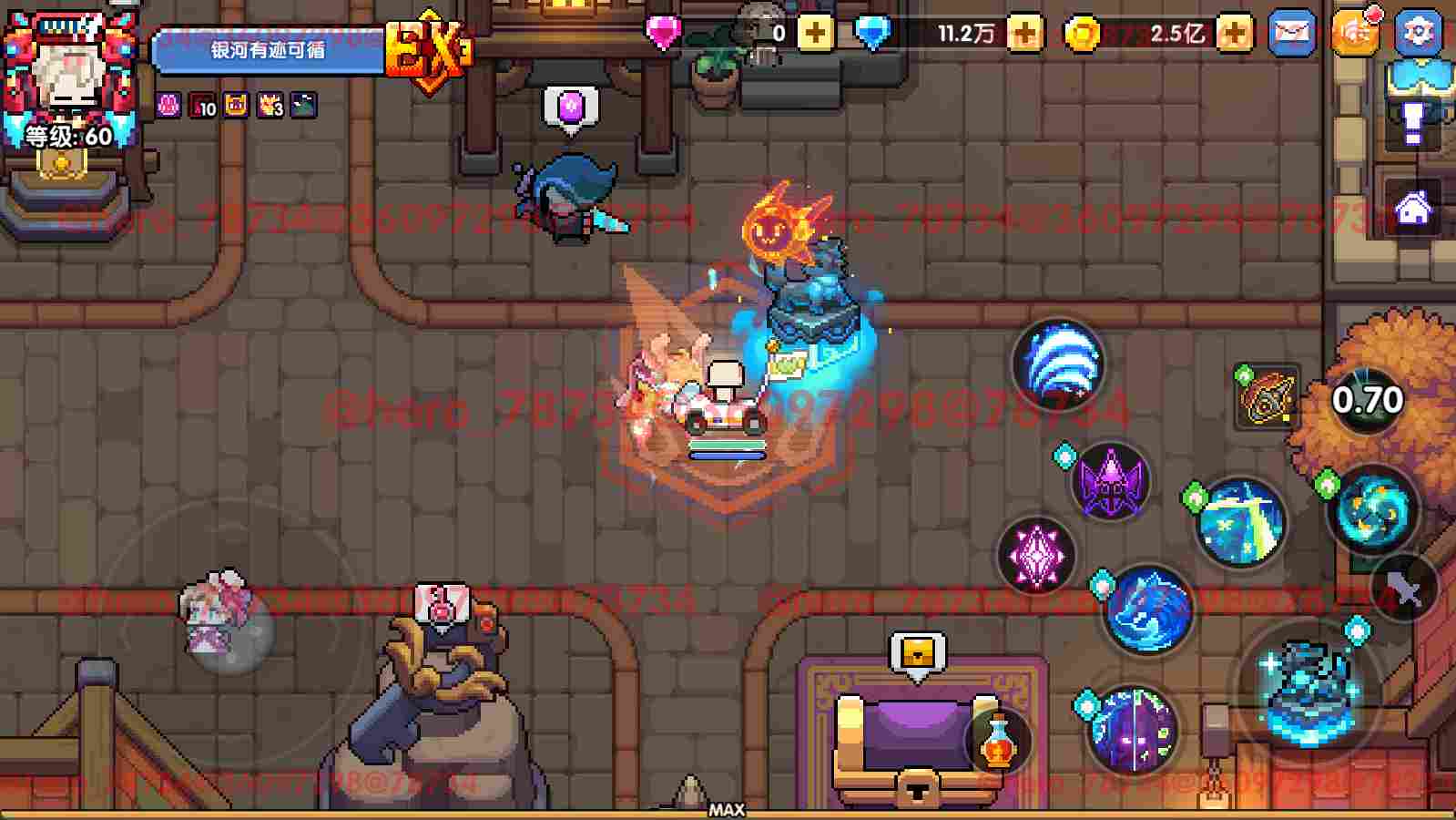
Task: Open the orange icon with red notification dot
Action: [x=1354, y=34]
